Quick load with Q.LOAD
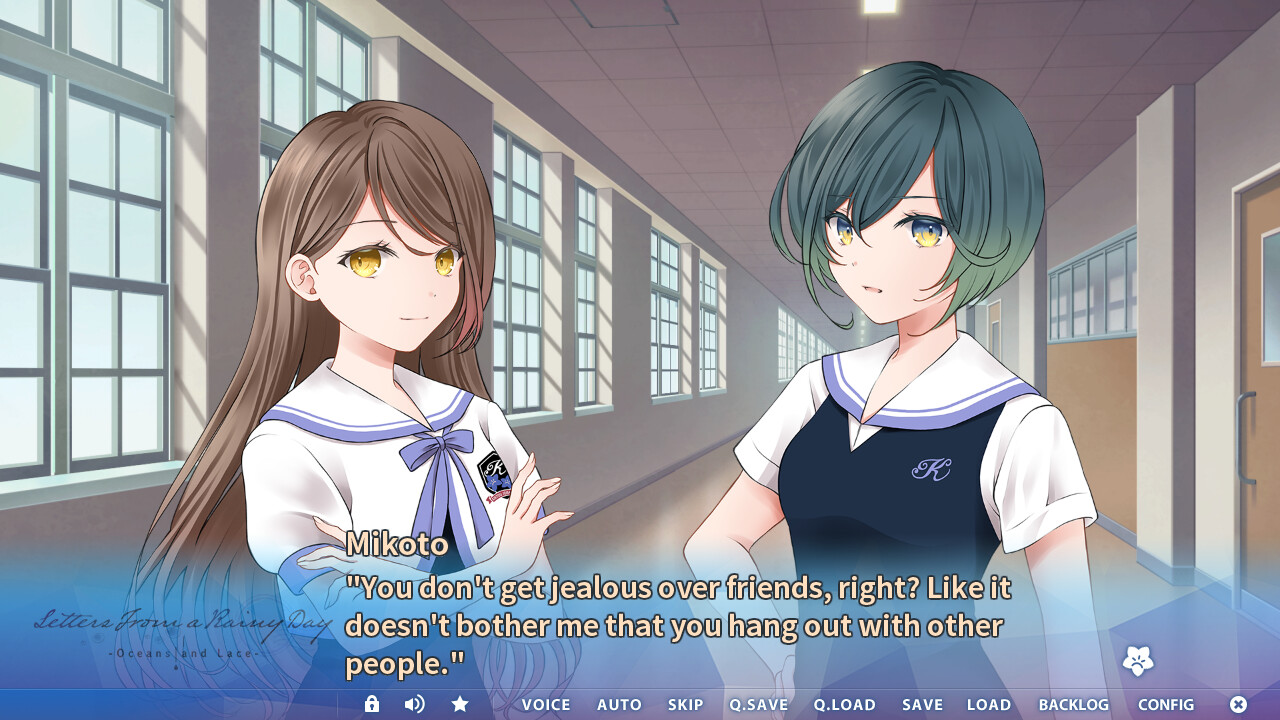The image size is (1280, 720). coord(844,705)
